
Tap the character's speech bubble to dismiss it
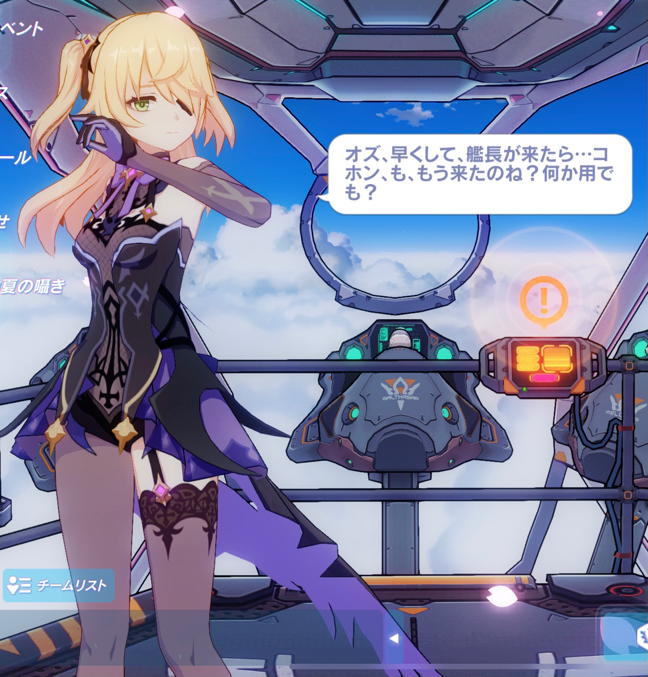point(478,173)
